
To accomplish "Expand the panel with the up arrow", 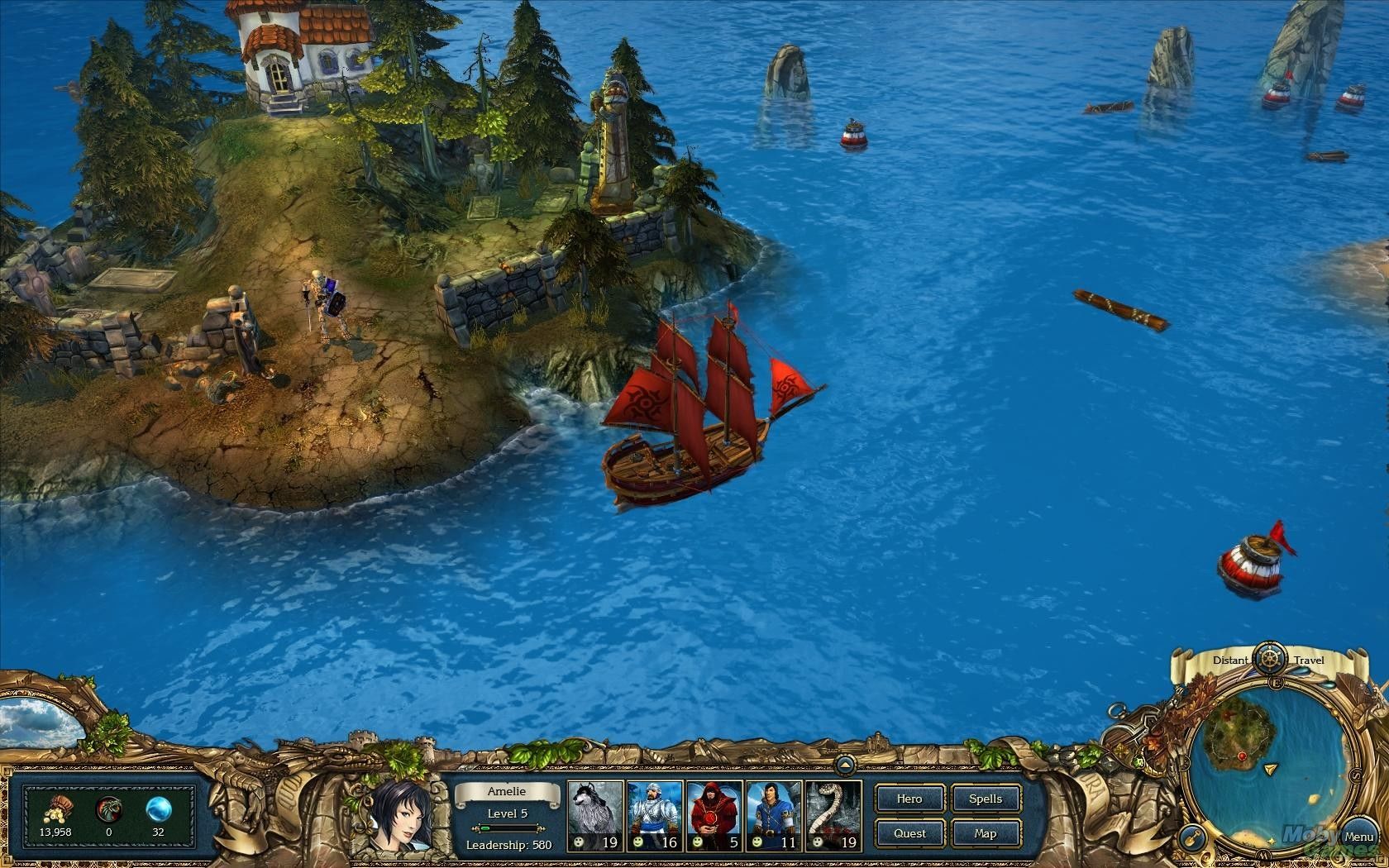I will pyautogui.click(x=844, y=764).
